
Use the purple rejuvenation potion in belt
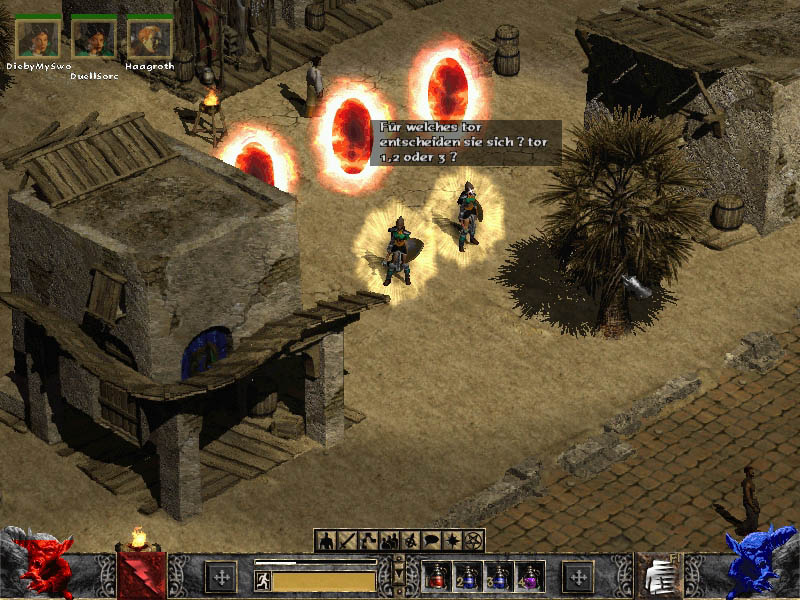coord(528,576)
